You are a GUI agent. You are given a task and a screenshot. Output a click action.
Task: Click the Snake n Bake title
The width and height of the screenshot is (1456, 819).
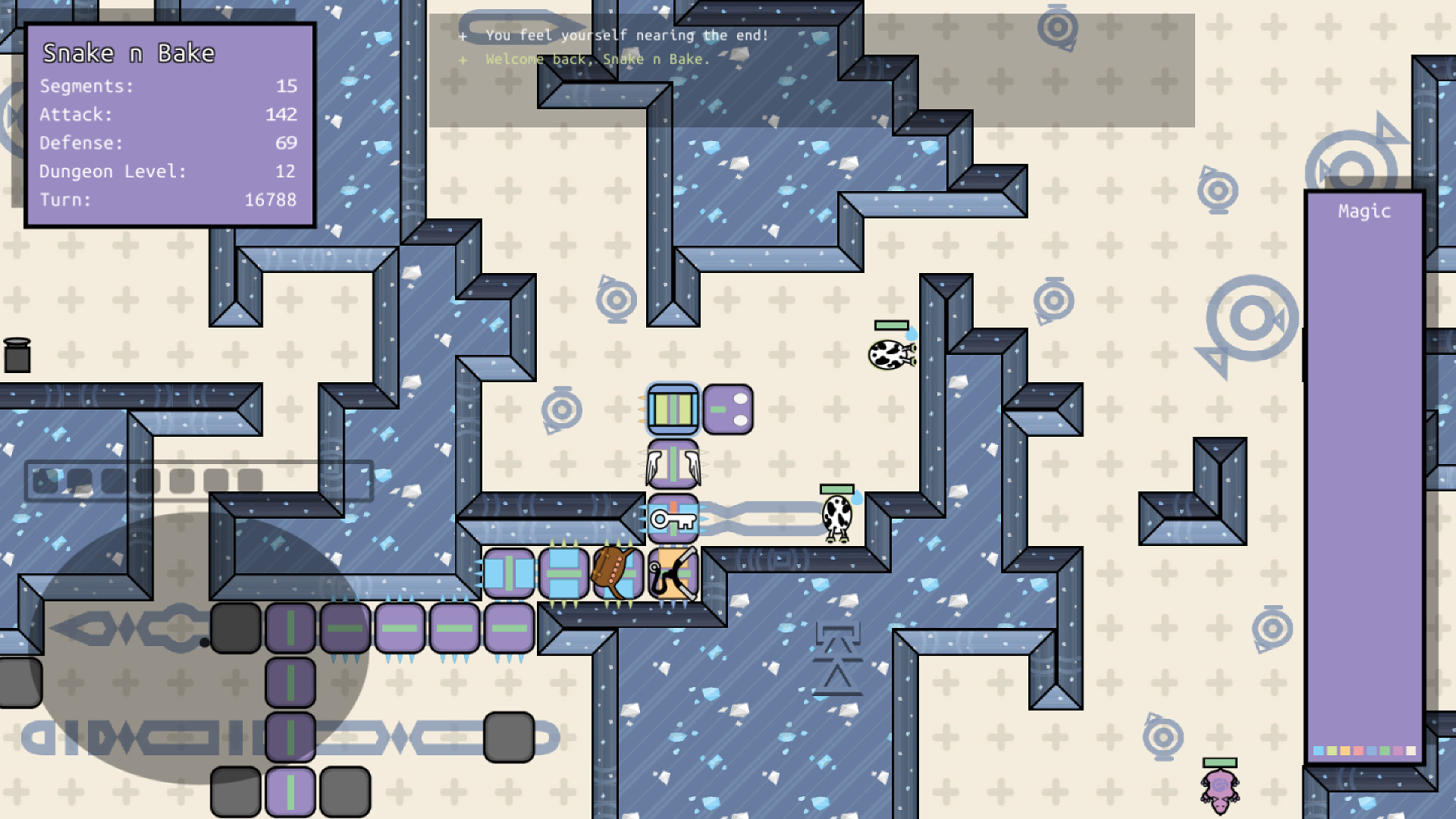[129, 53]
